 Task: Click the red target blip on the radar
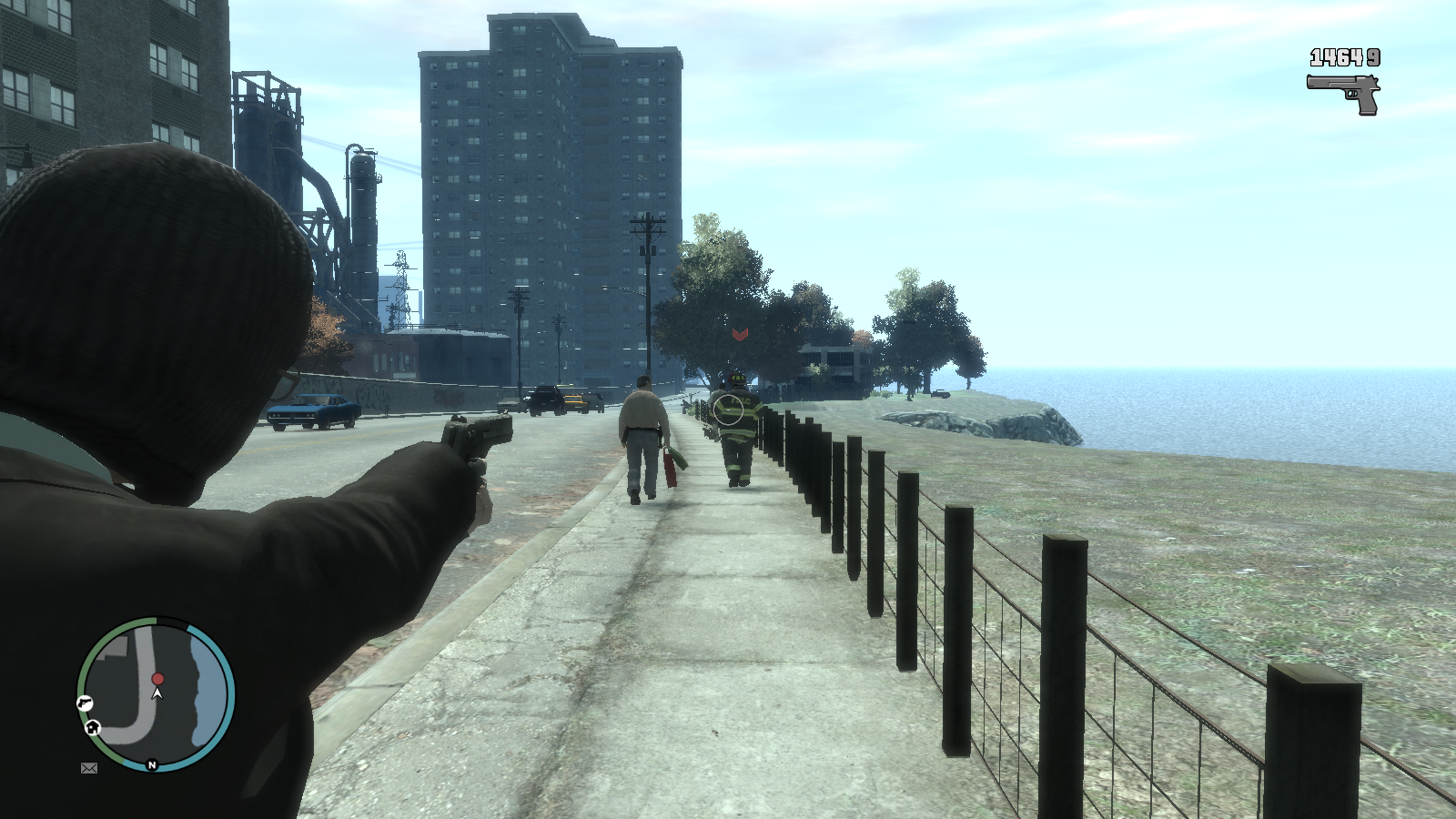pyautogui.click(x=157, y=679)
